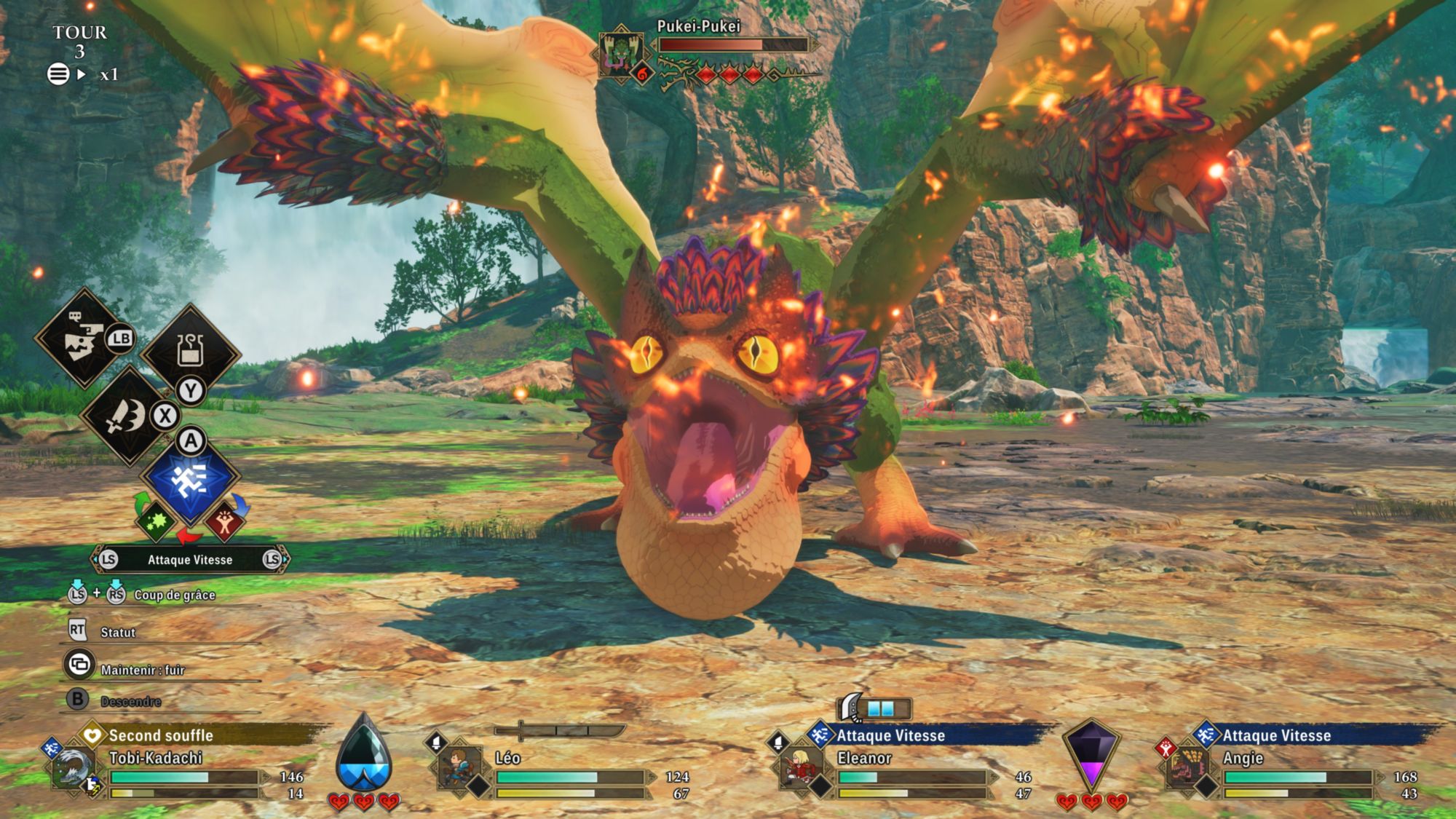Choose the Descendre option
This screenshot has width=1456, height=819.
(x=131, y=702)
